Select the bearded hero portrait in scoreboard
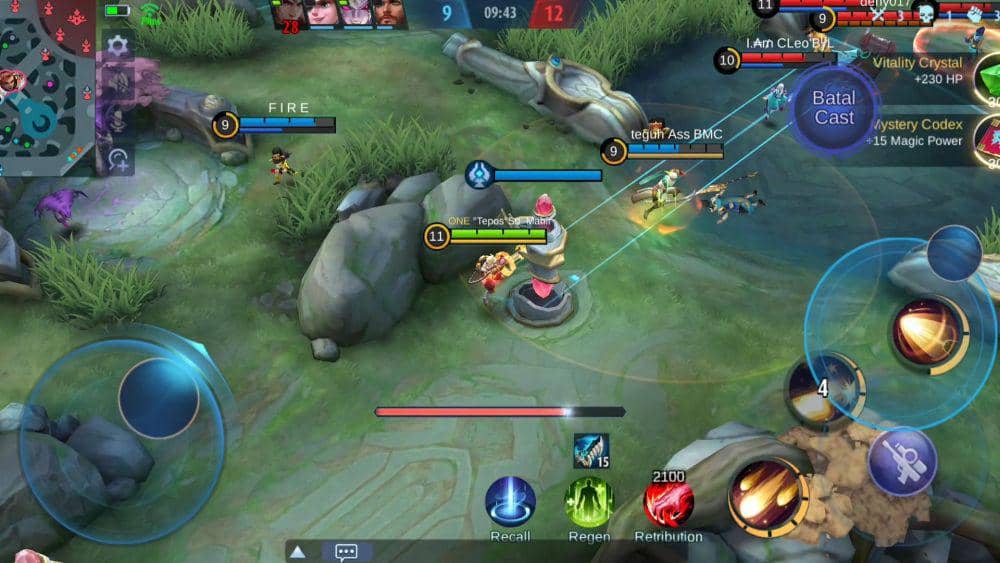 click(389, 13)
